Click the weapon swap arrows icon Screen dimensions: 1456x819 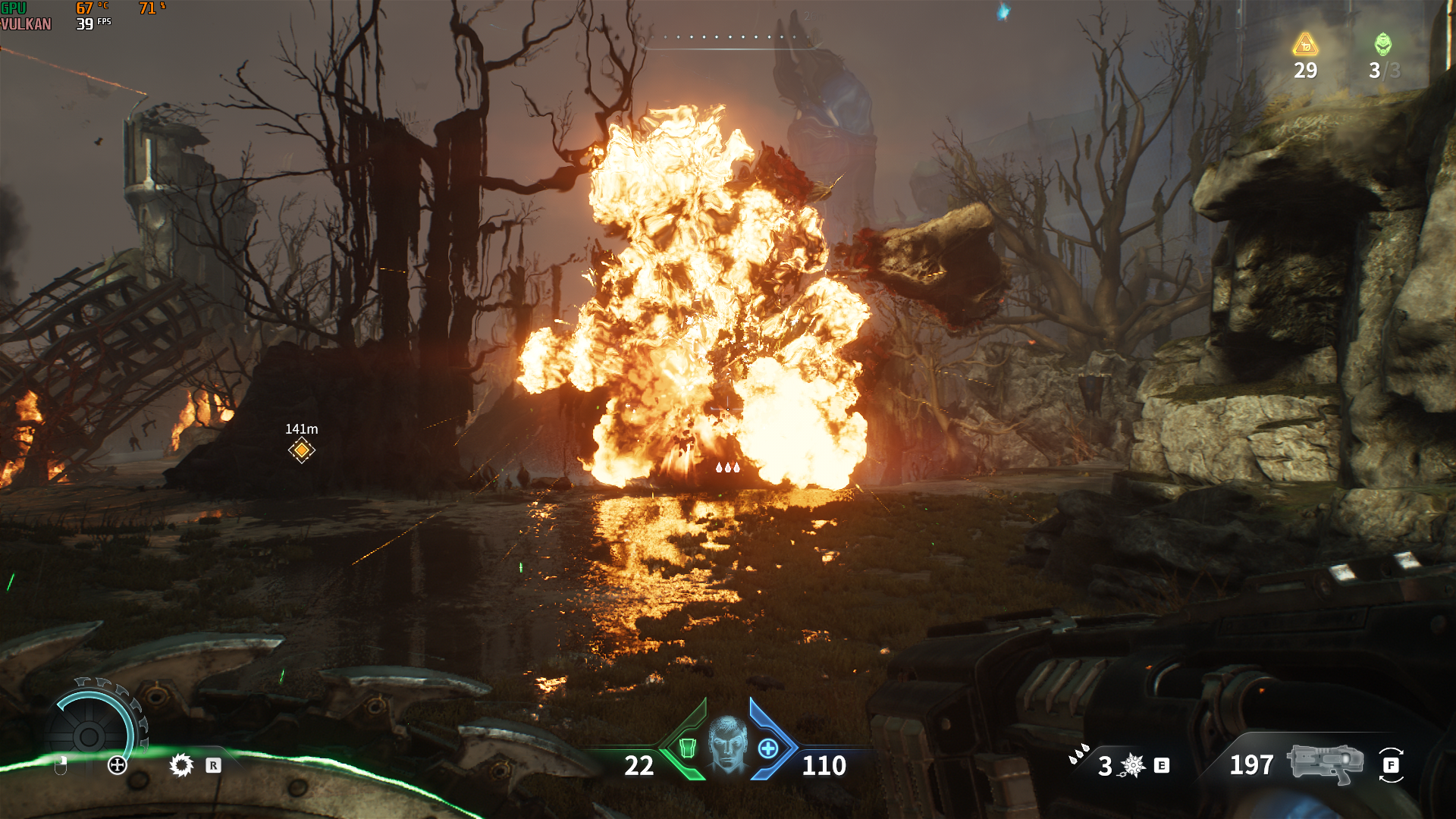[1391, 765]
